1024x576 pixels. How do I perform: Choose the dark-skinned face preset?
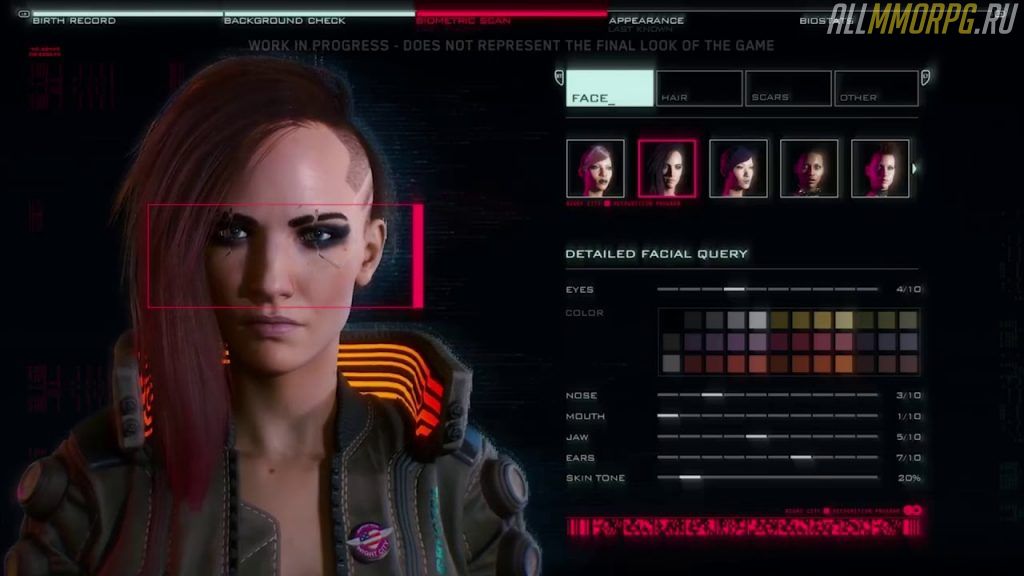click(x=809, y=168)
